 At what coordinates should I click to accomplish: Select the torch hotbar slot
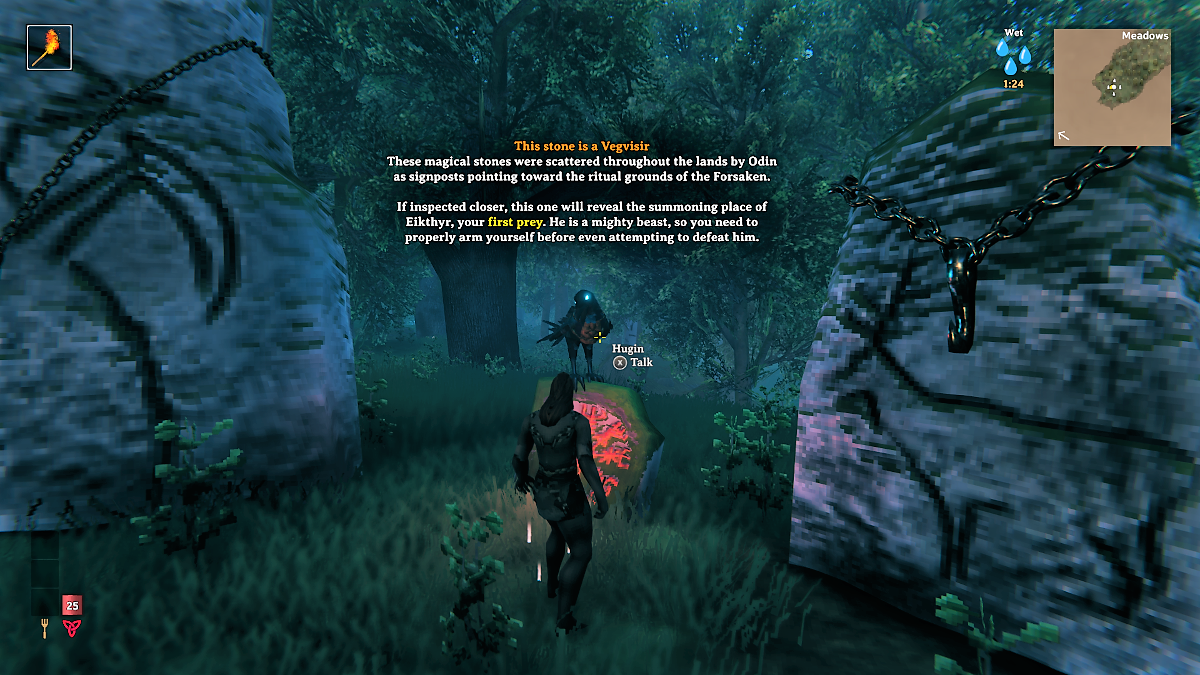click(49, 47)
